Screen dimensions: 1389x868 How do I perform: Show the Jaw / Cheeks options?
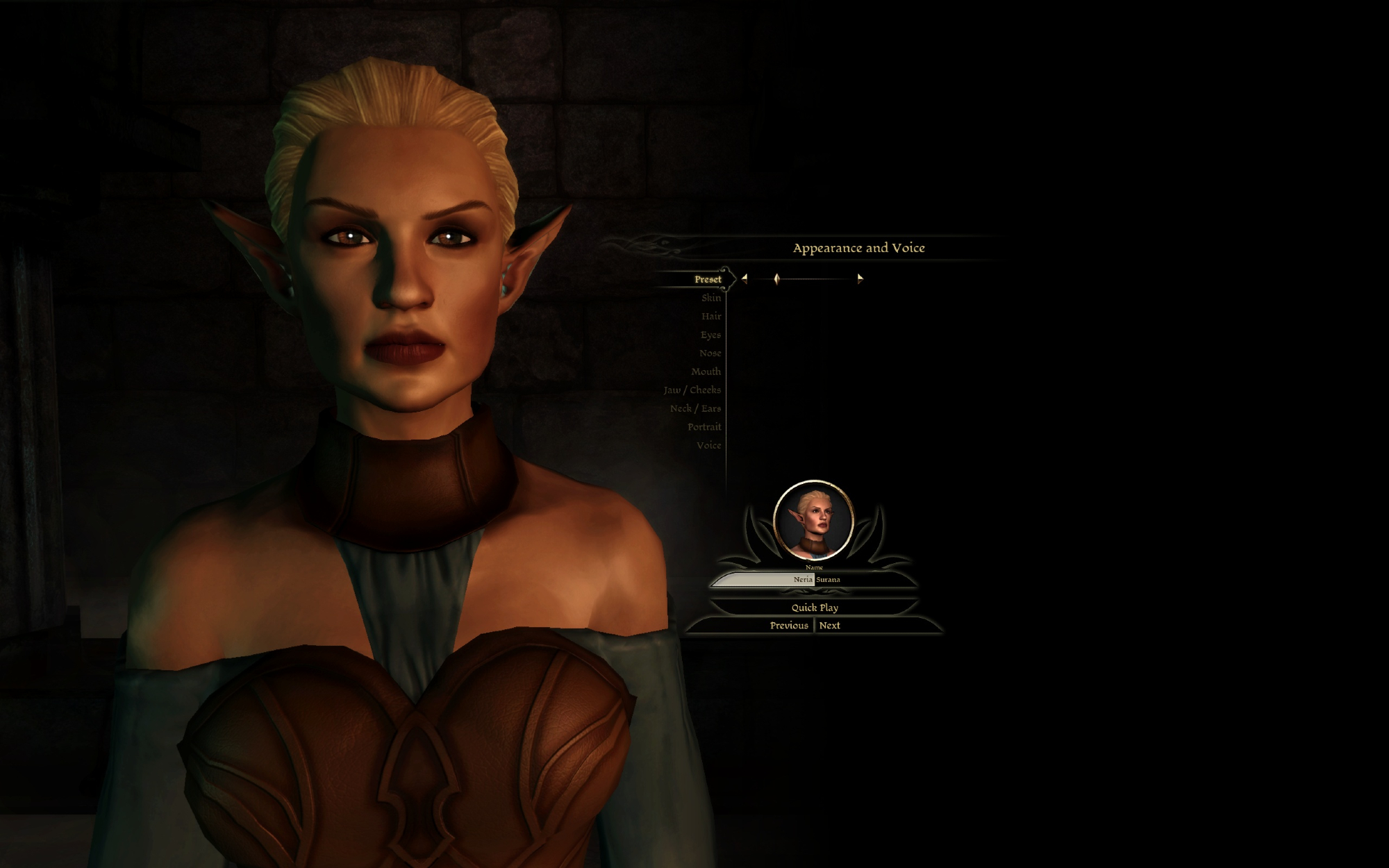click(x=692, y=390)
